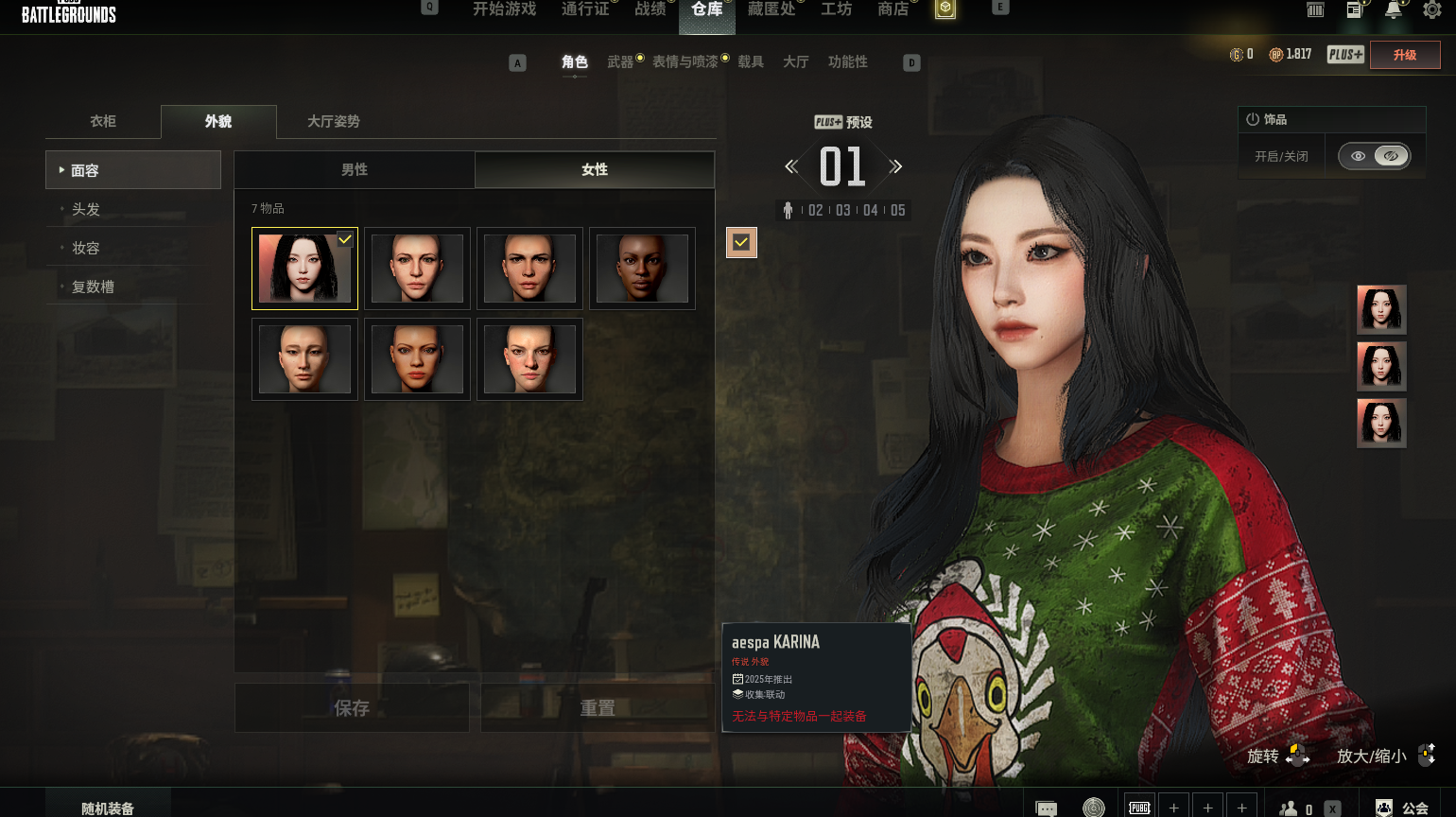Click the 随机装备 random equip button
The width and height of the screenshot is (1456, 817).
pyautogui.click(x=108, y=808)
